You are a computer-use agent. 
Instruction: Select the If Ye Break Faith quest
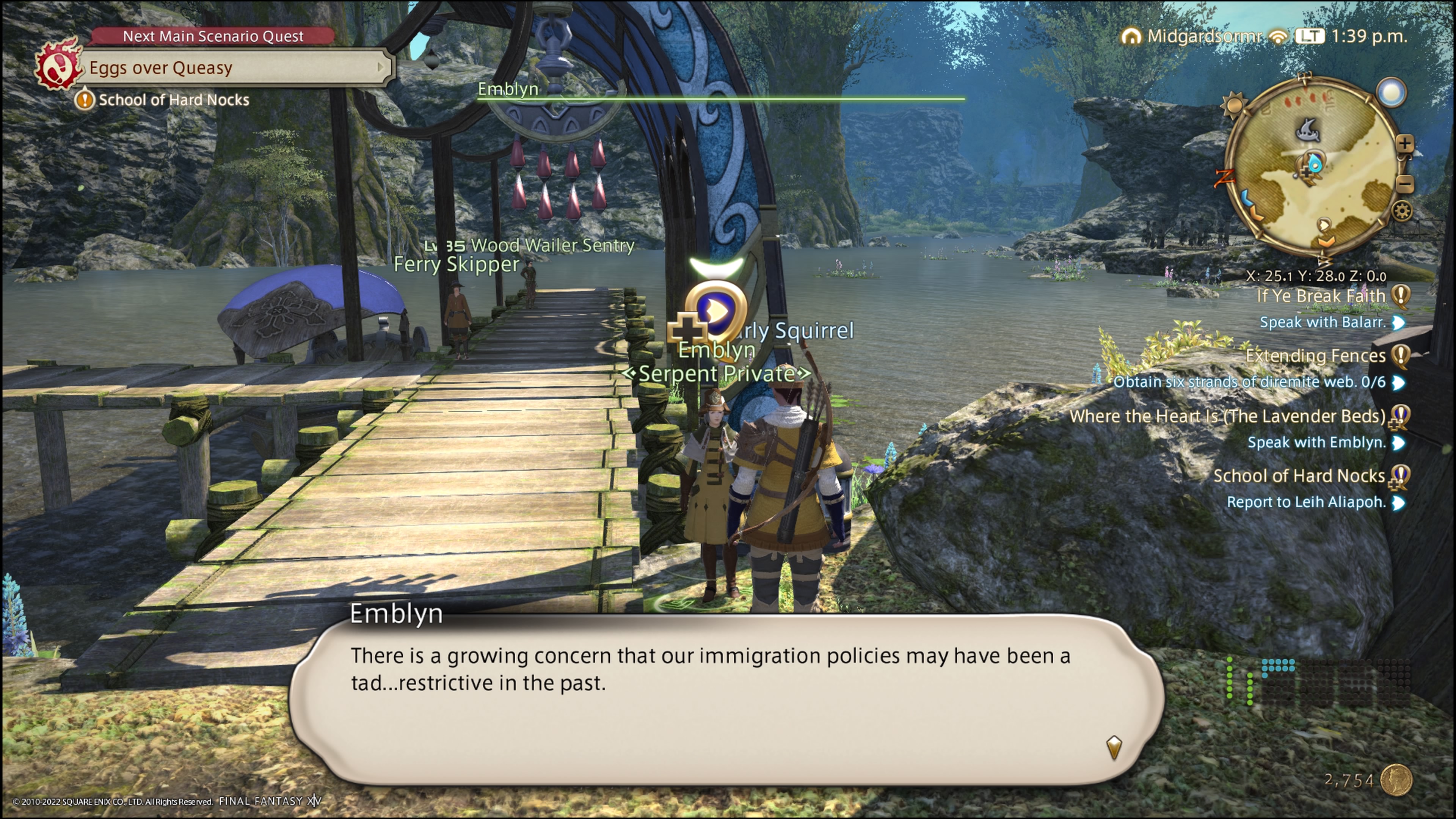point(1321,296)
